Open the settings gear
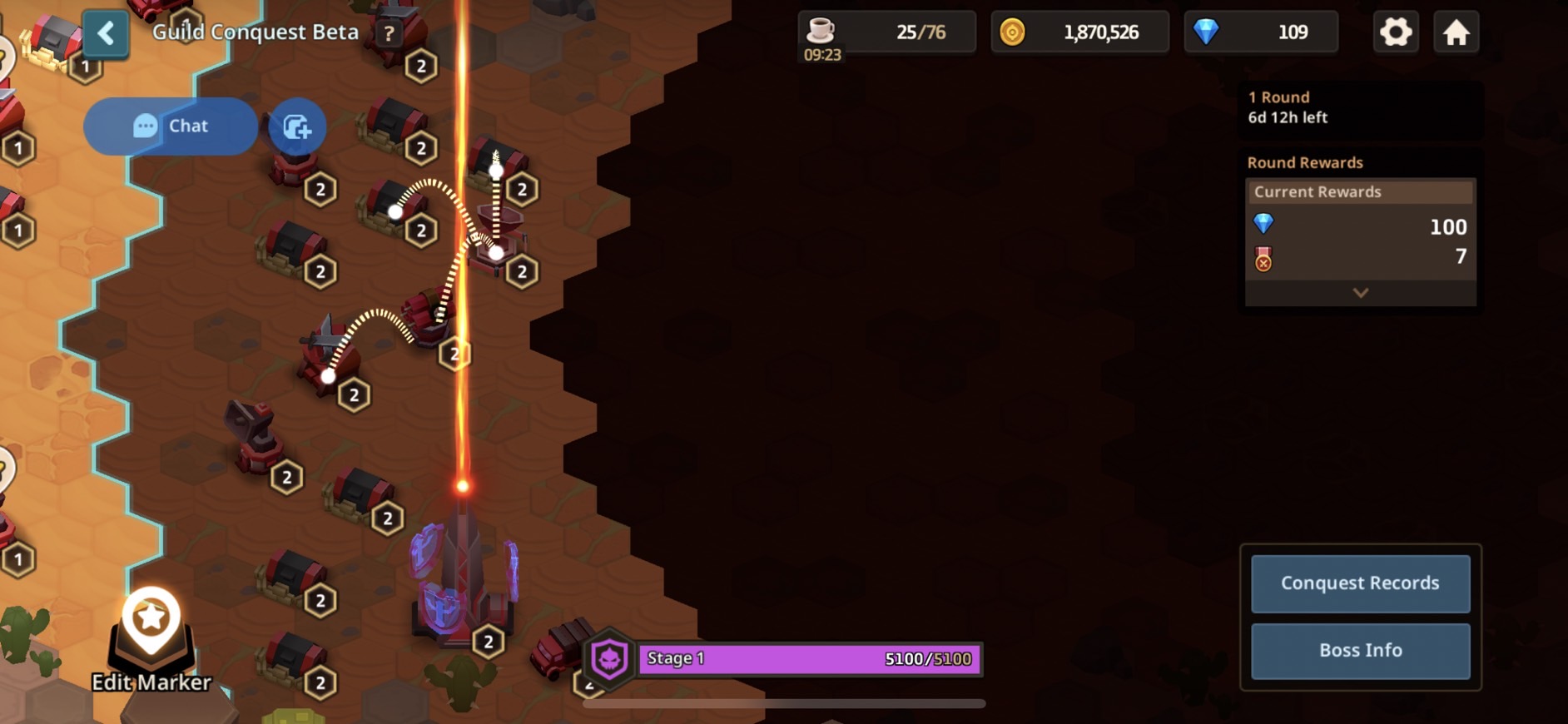 1396,32
